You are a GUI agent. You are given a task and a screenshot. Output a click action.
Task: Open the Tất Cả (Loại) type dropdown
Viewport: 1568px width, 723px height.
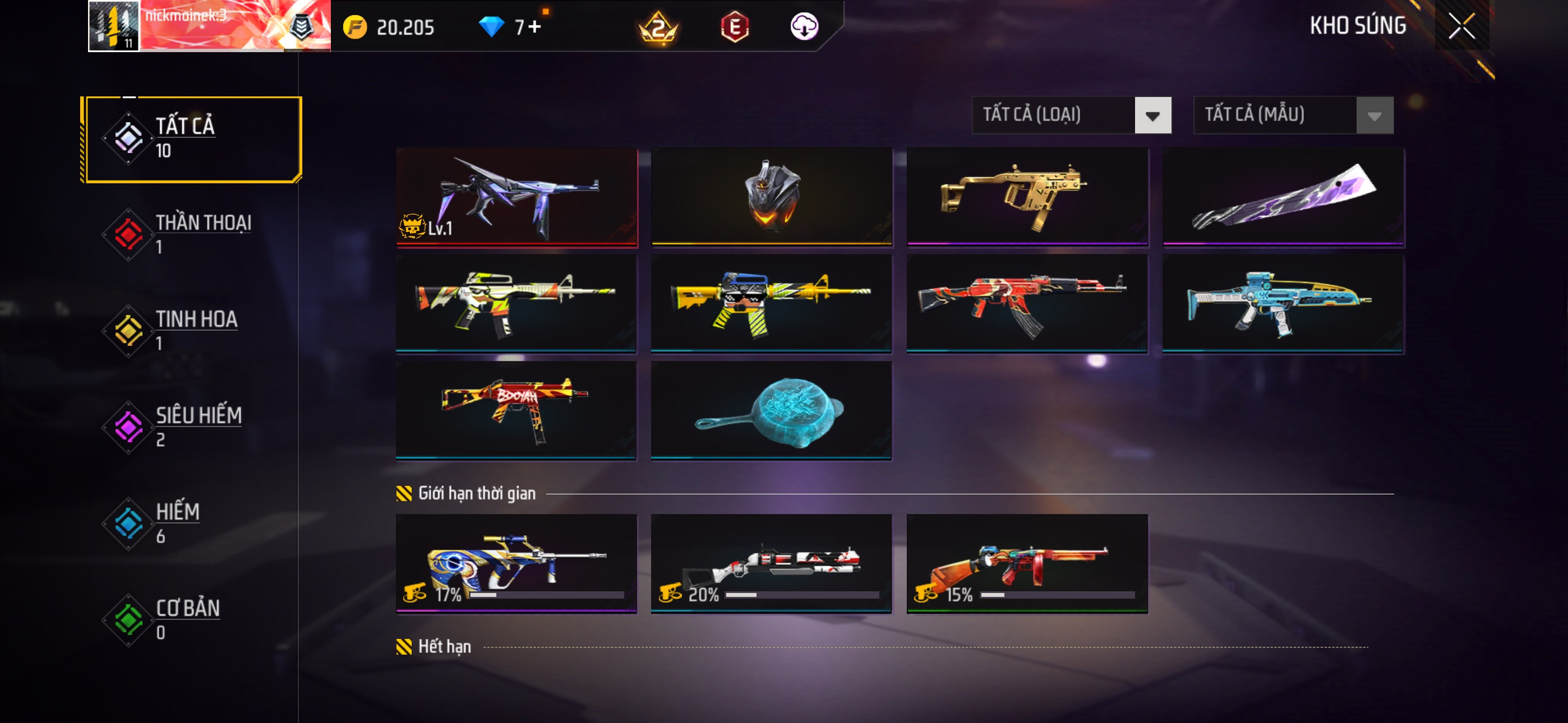tap(1071, 115)
